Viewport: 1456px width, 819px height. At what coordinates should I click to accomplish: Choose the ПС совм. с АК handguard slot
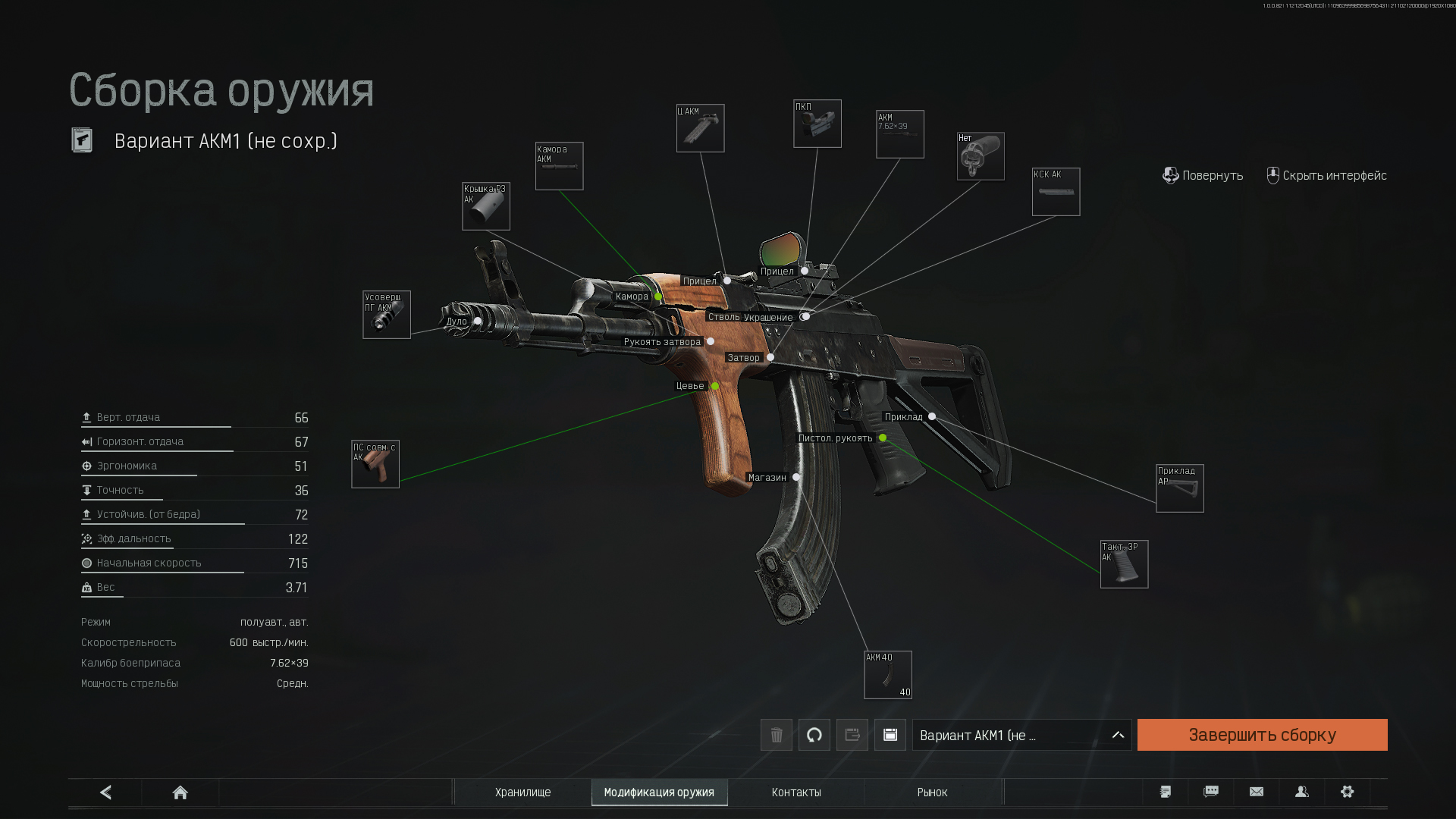click(x=375, y=464)
